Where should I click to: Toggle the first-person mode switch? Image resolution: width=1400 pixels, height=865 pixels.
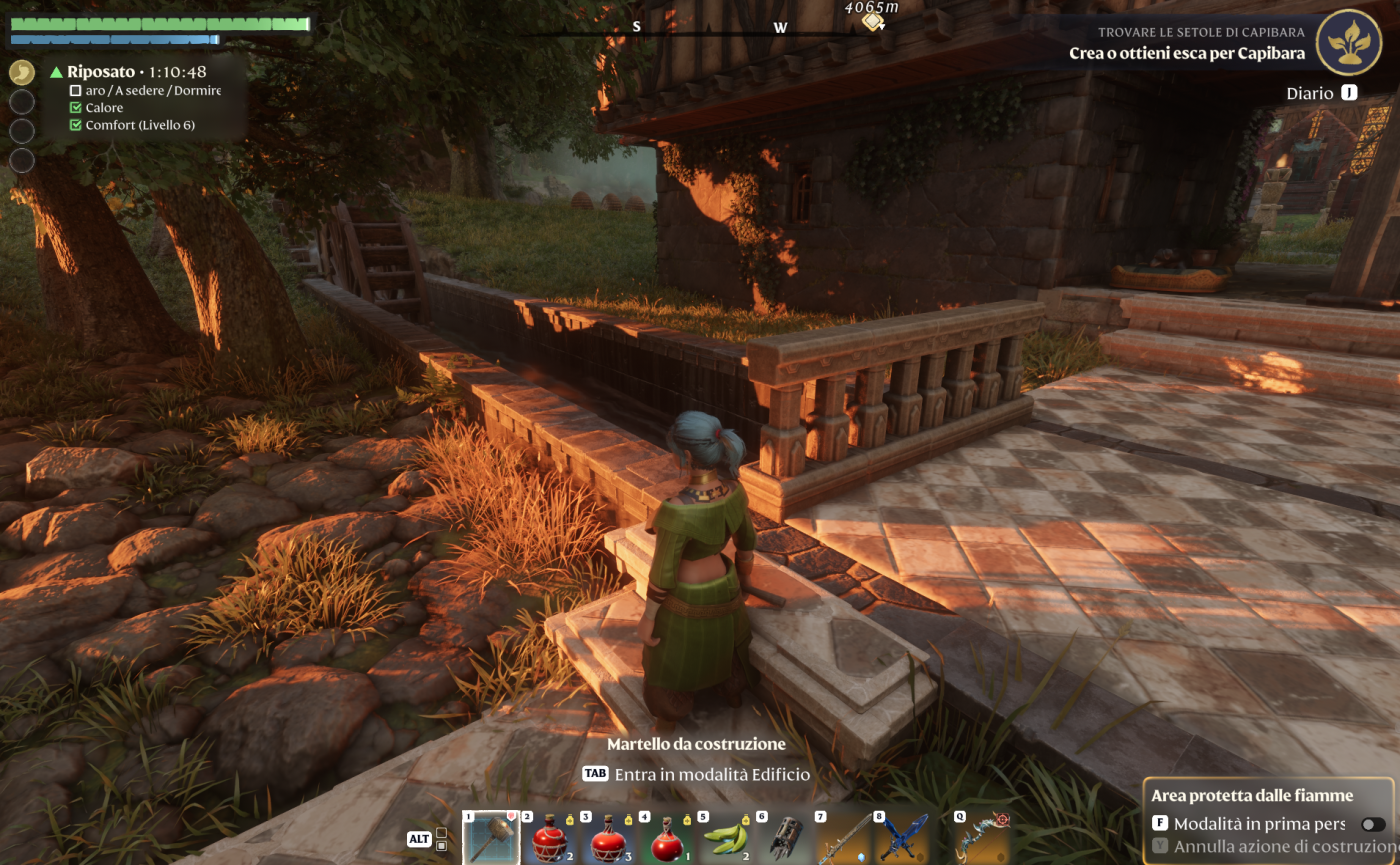(1372, 824)
